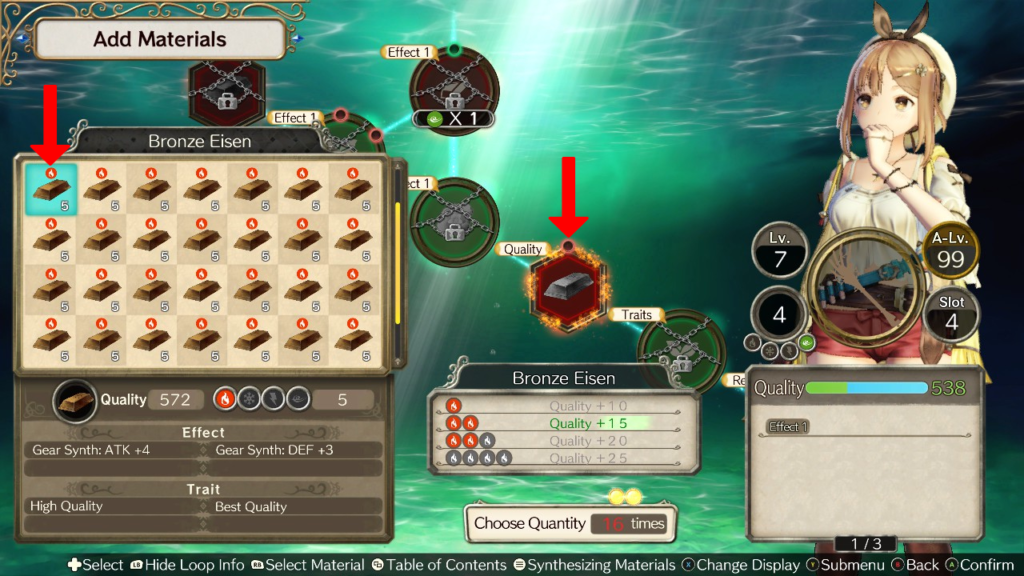Viewport: 1024px width, 576px height.
Task: Choose the highlighted Quality +15 effect row
Action: point(565,423)
